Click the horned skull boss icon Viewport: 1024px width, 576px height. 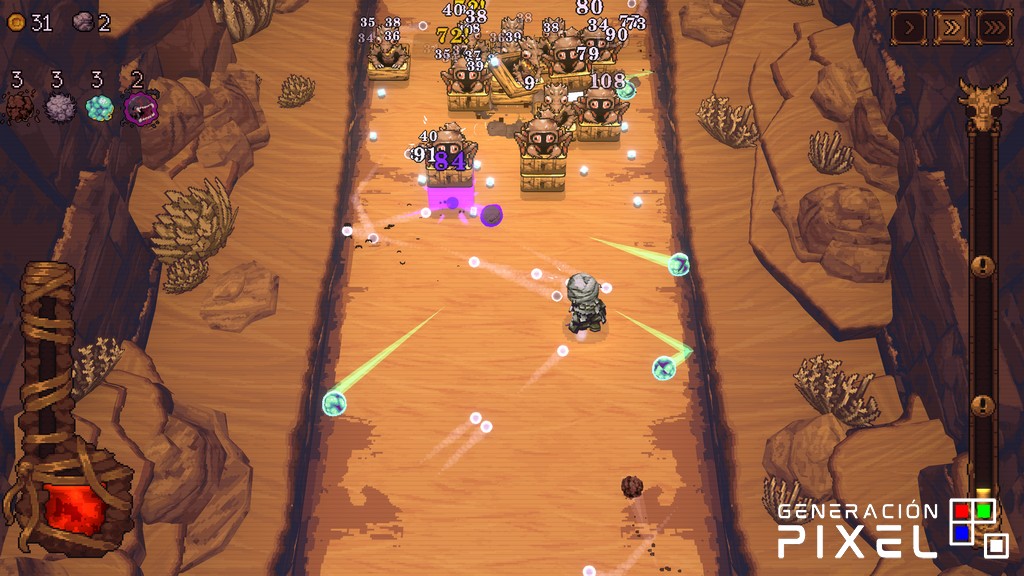click(x=982, y=104)
